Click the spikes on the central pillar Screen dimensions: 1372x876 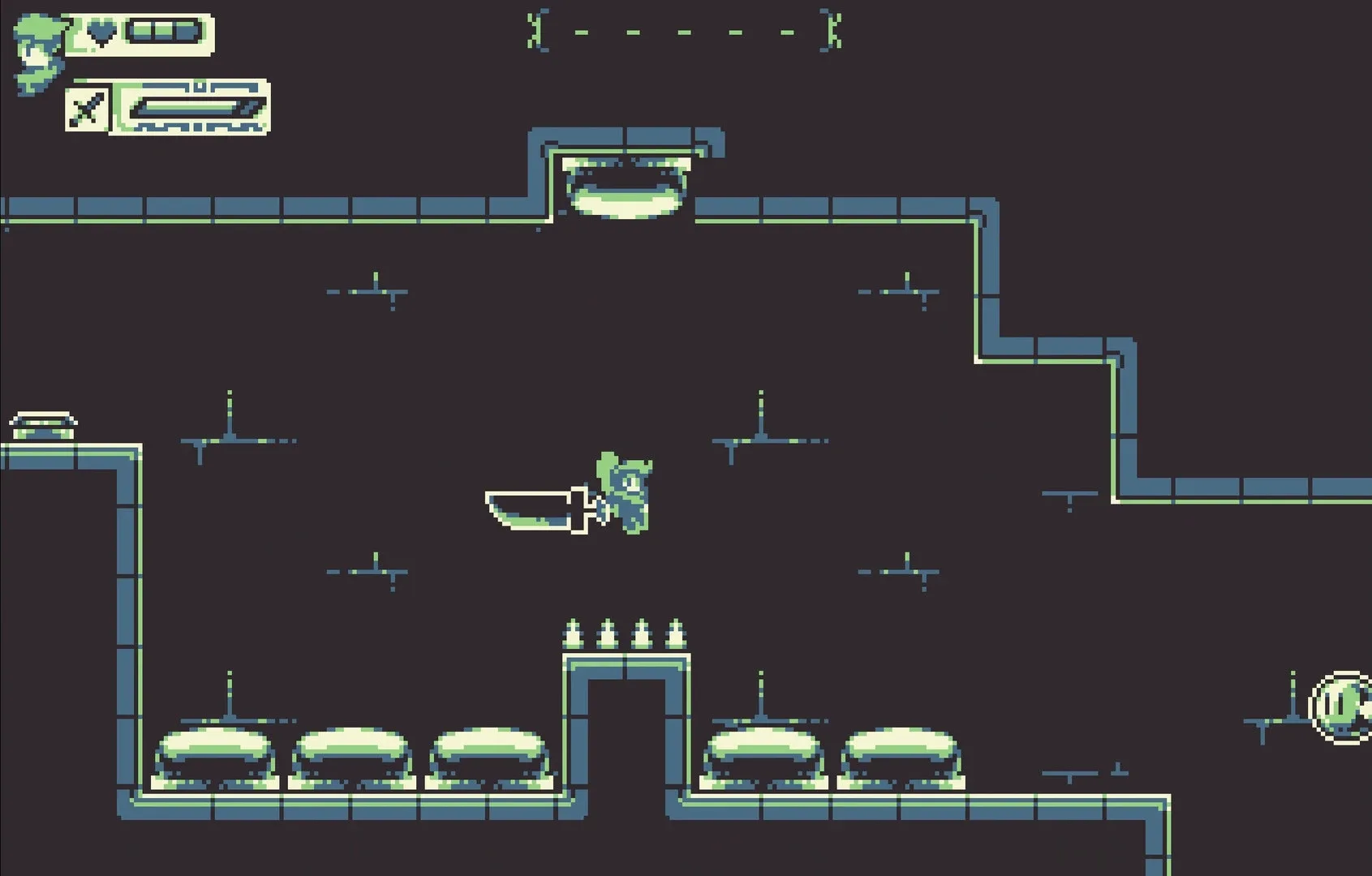pos(625,633)
